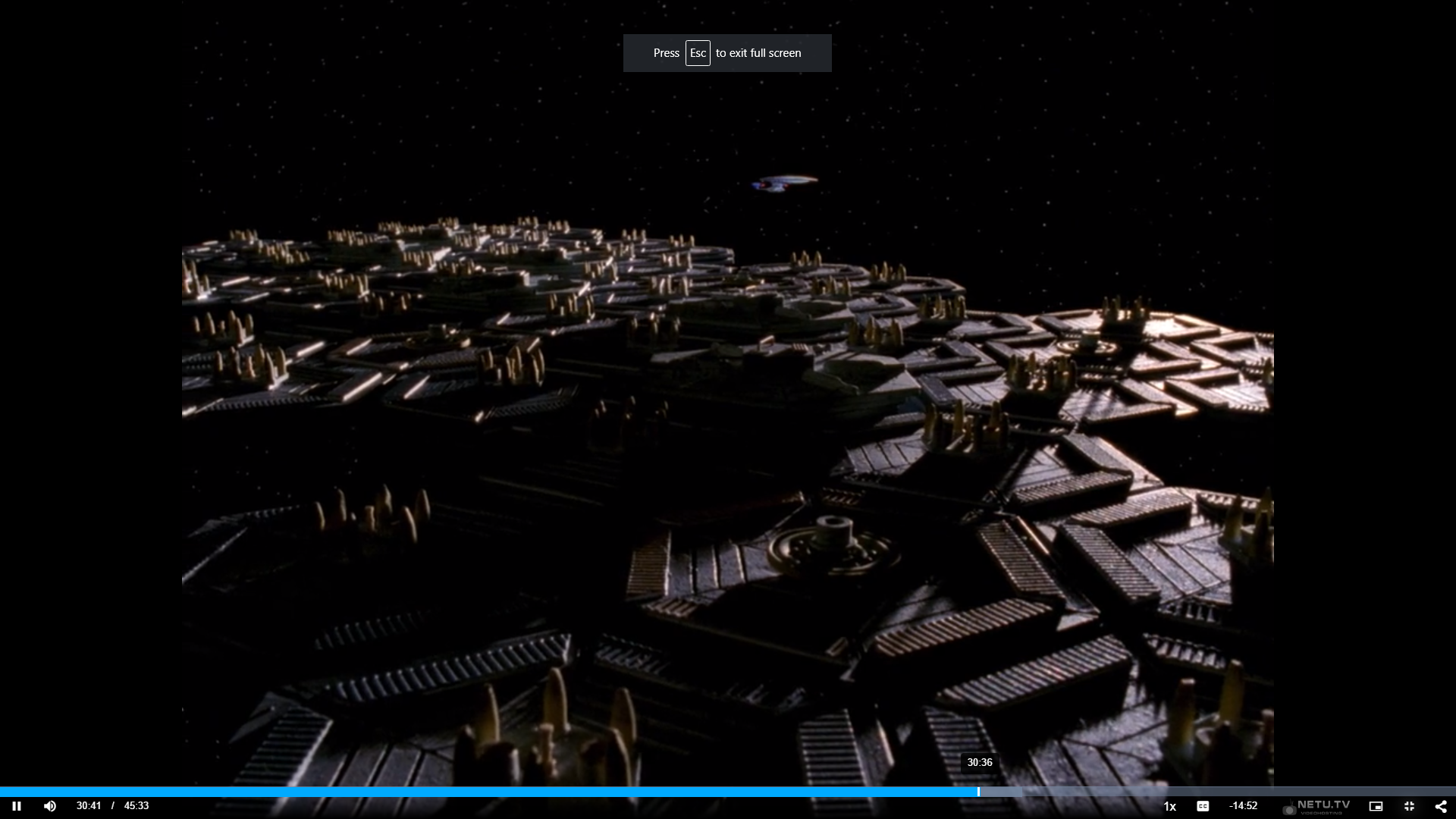Exit fullscreen using the compress icon

pyautogui.click(x=1409, y=805)
